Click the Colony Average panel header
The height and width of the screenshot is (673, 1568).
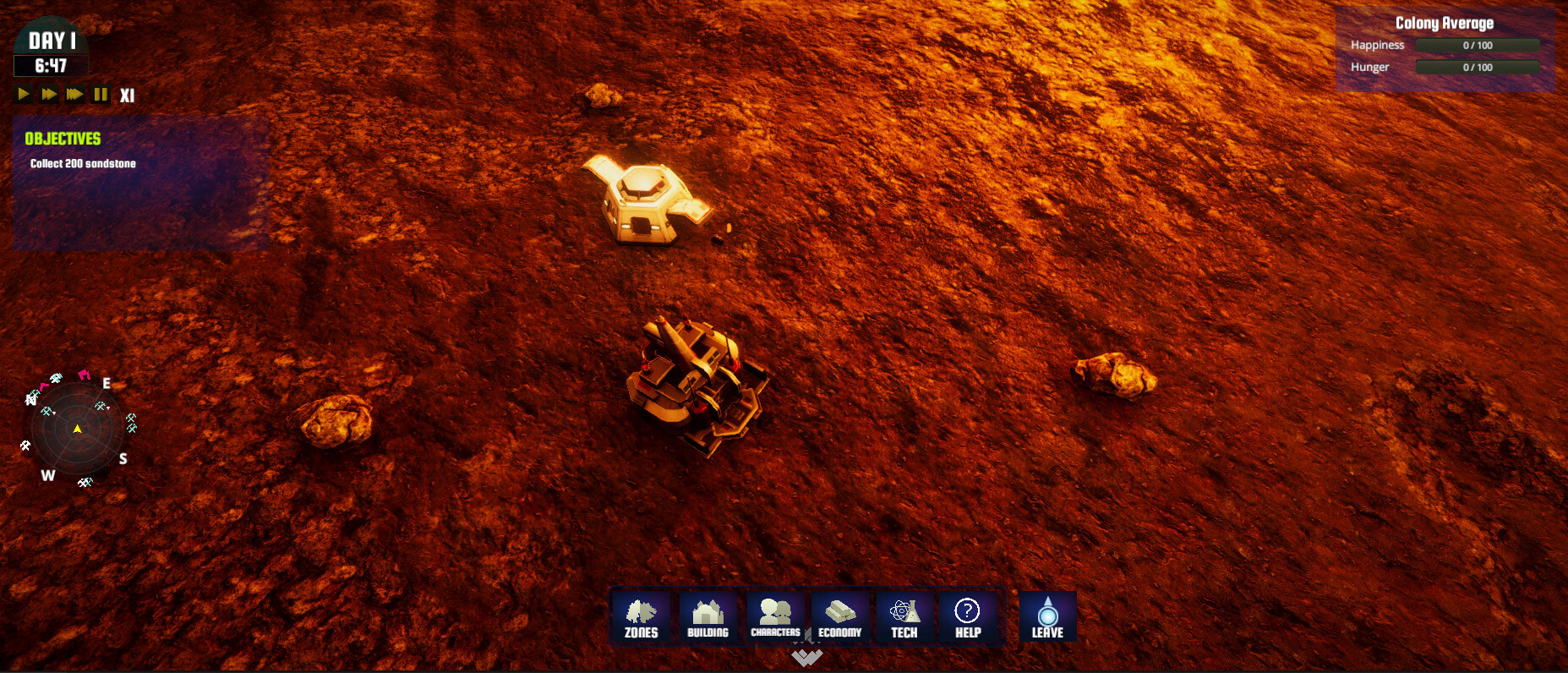[1445, 23]
